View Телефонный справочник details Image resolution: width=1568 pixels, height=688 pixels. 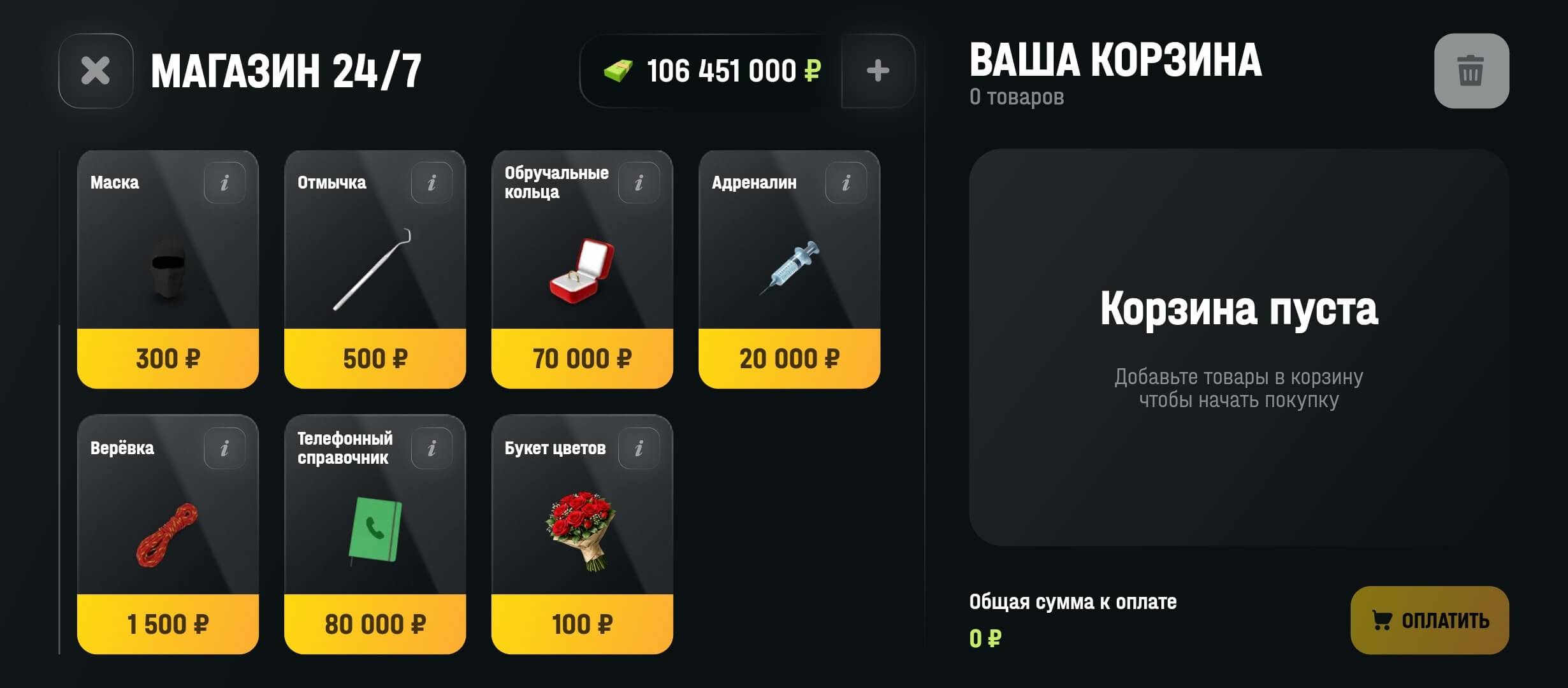click(433, 448)
